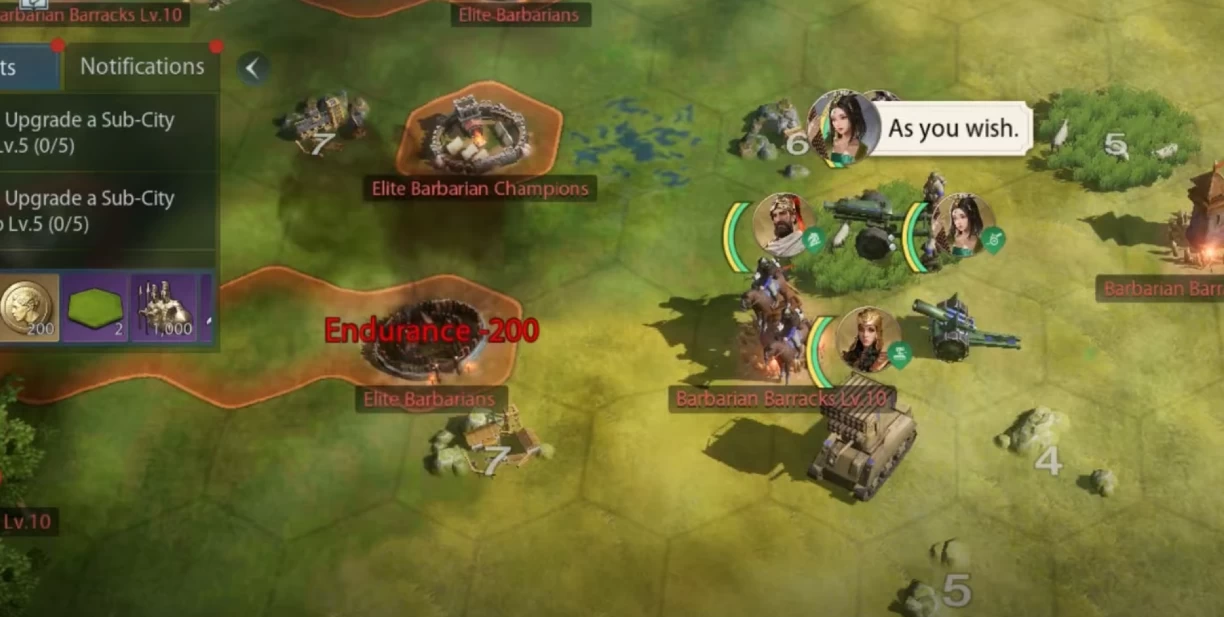Select the bearded commander's army portrait
The image size is (1224, 617).
pyautogui.click(x=781, y=225)
